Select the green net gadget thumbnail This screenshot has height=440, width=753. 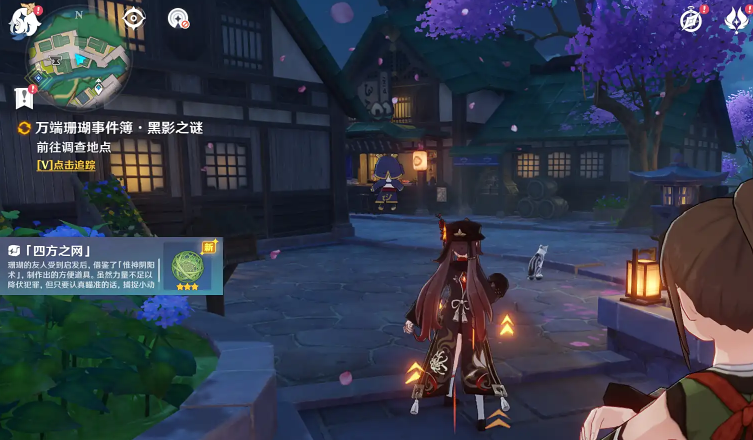pos(186,267)
